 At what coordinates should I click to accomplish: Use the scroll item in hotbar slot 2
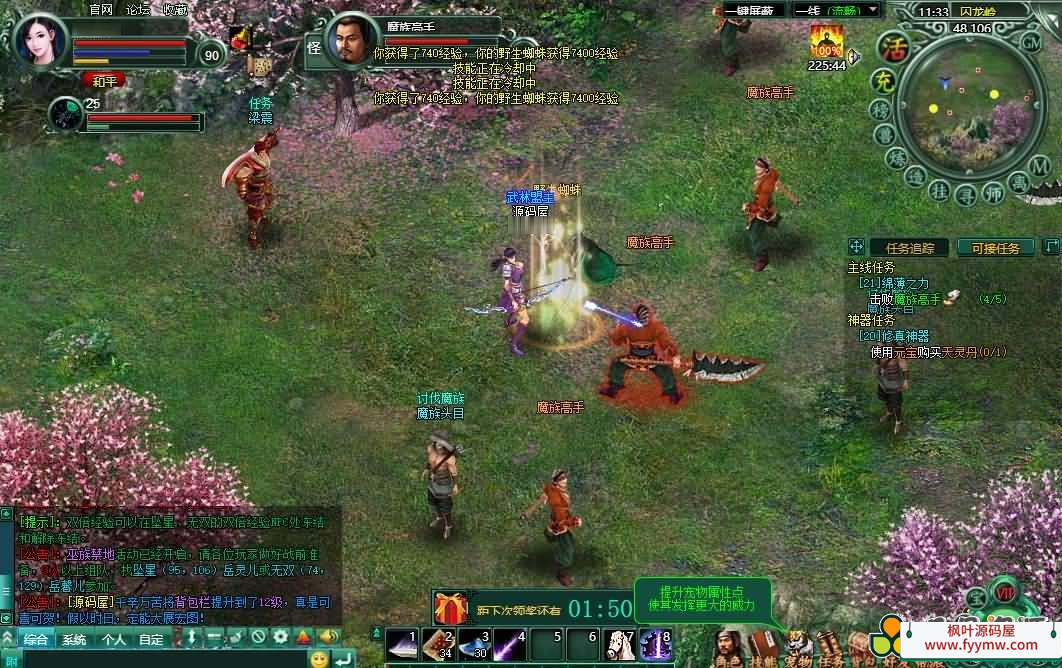tap(439, 645)
